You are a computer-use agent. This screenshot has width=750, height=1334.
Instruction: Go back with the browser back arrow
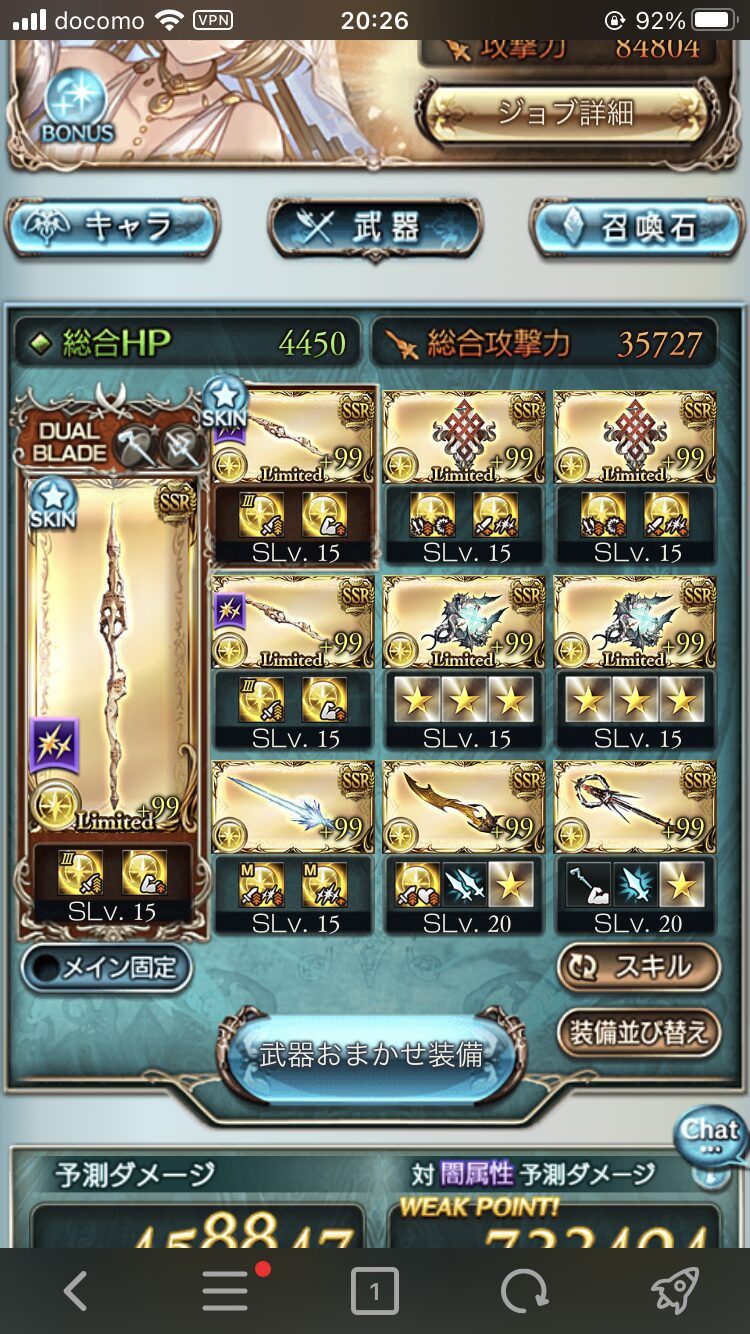tap(75, 1292)
